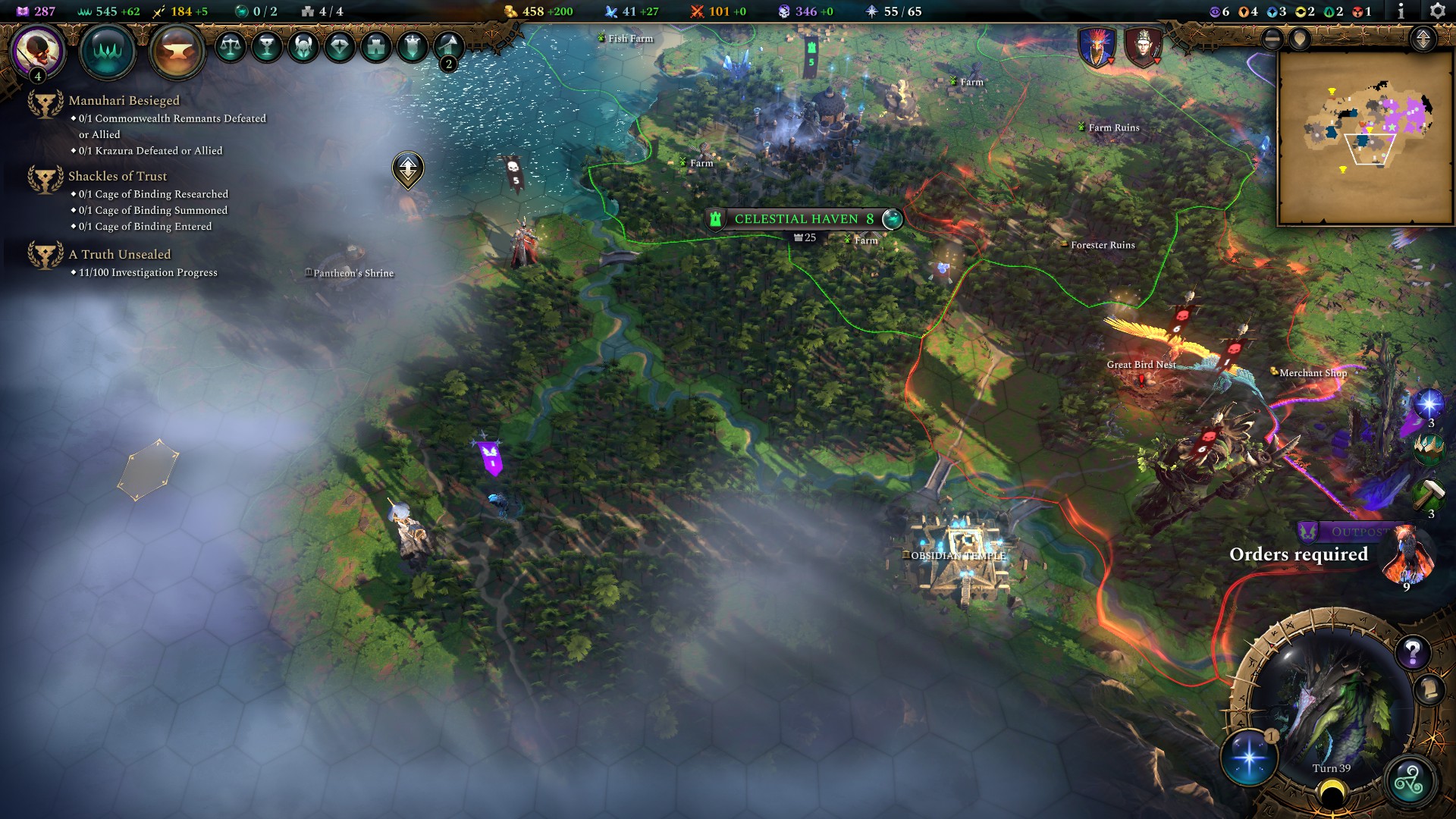1456x819 pixels.
Task: Click the scroll event log icon
Action: tap(1429, 690)
